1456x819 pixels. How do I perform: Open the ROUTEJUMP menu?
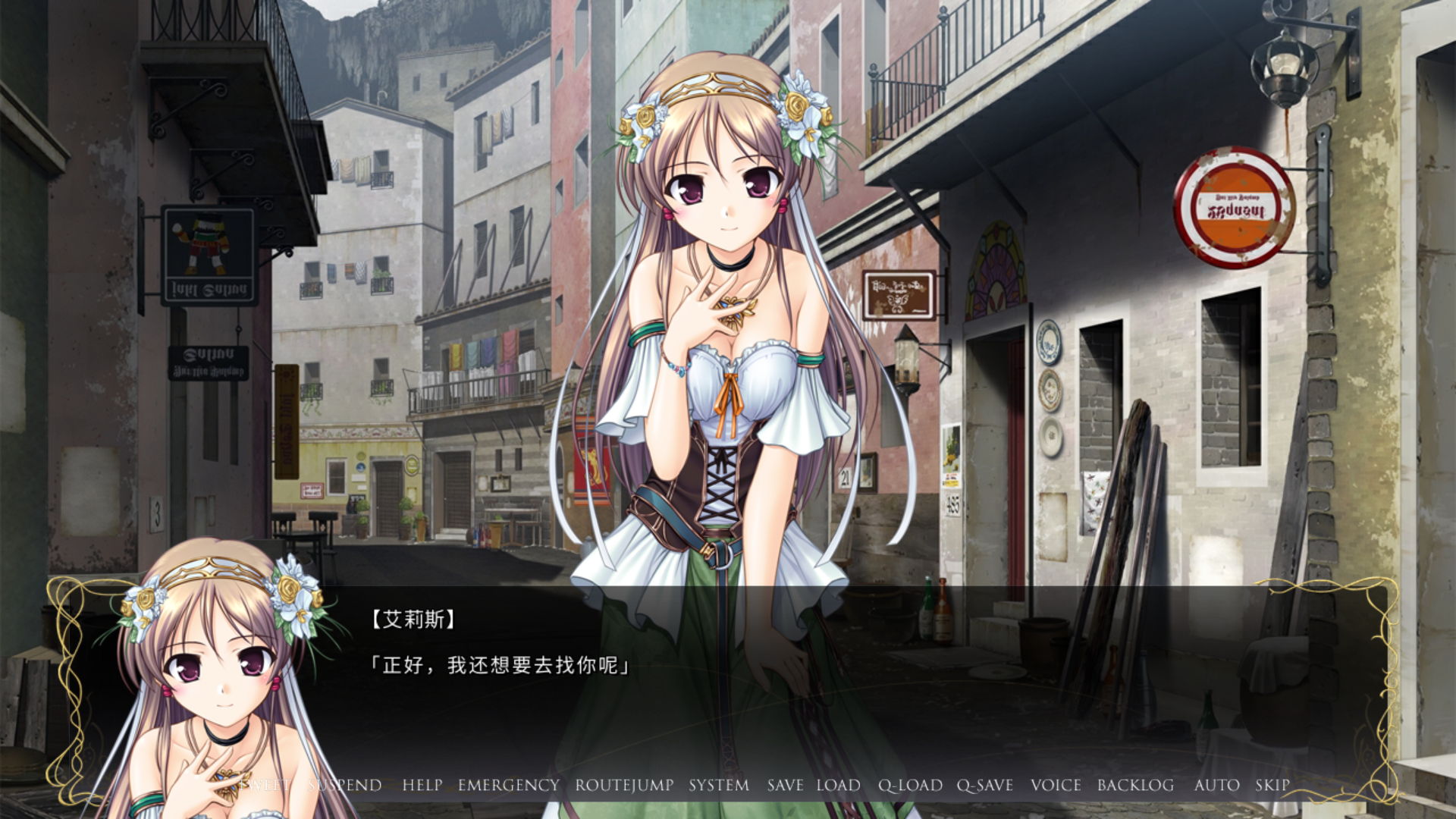point(624,786)
